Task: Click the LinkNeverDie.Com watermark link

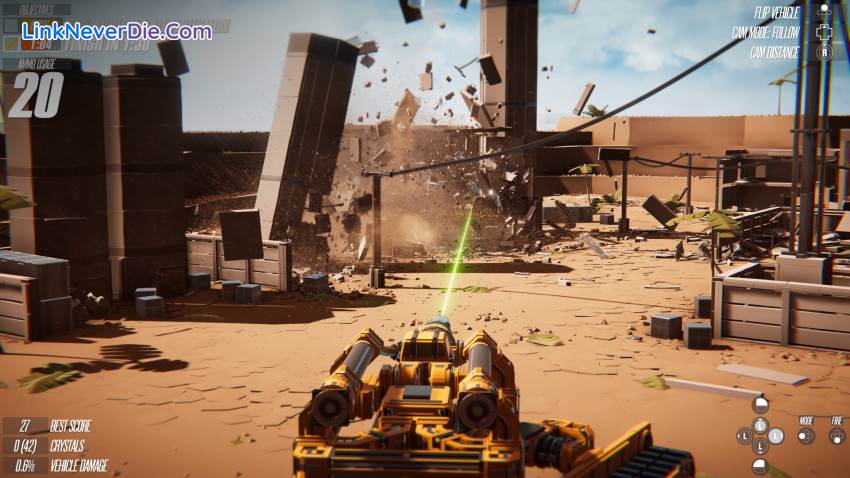Action: click(x=116, y=31)
